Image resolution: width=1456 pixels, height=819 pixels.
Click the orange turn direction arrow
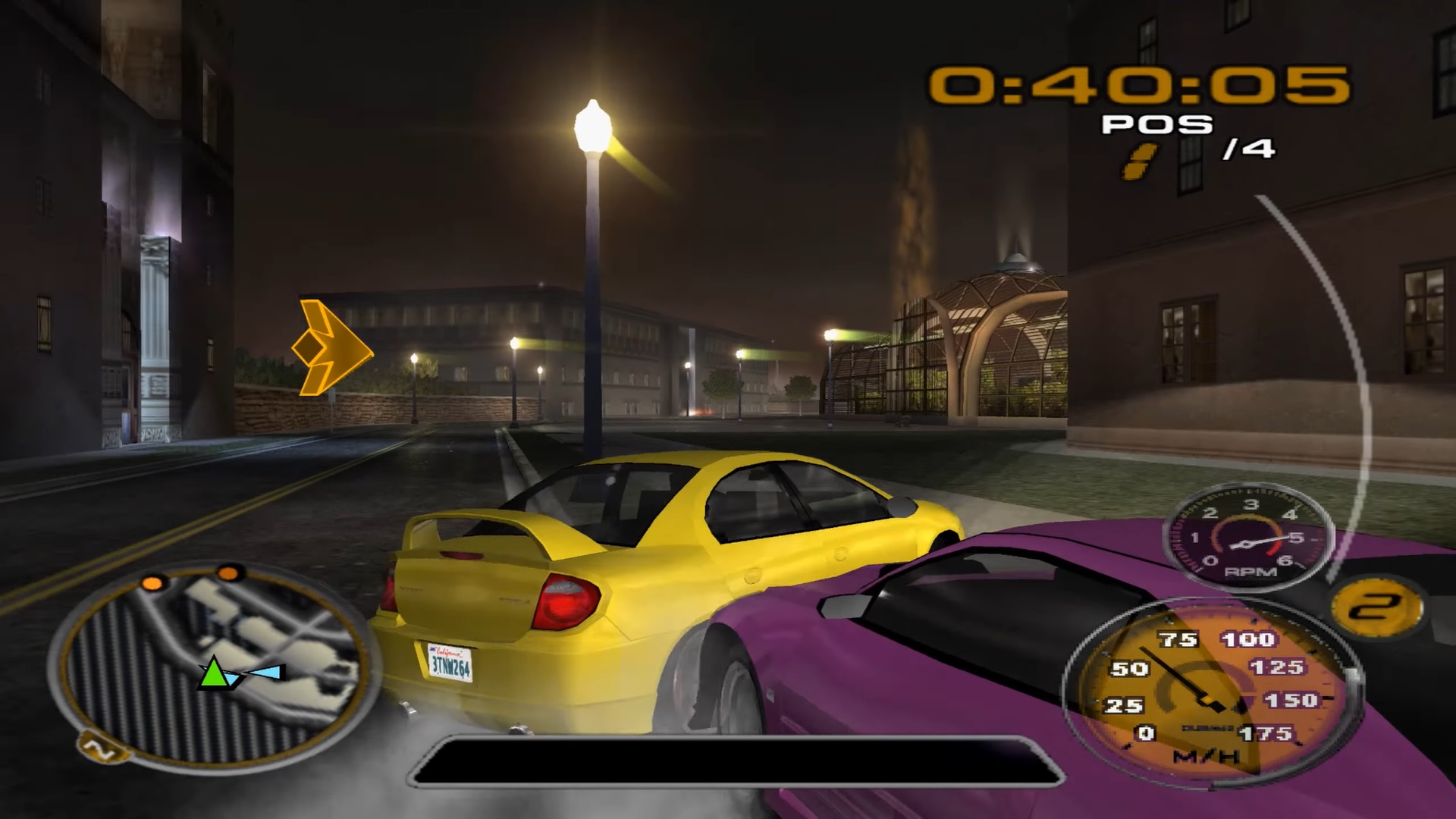pos(331,348)
